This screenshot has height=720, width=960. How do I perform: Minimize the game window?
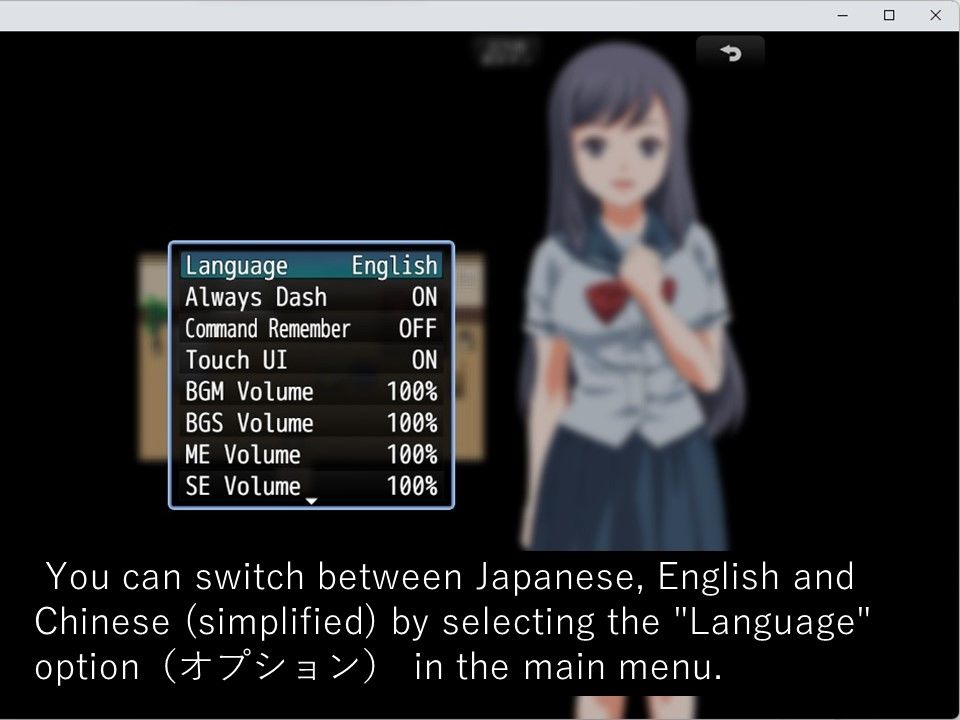[841, 15]
